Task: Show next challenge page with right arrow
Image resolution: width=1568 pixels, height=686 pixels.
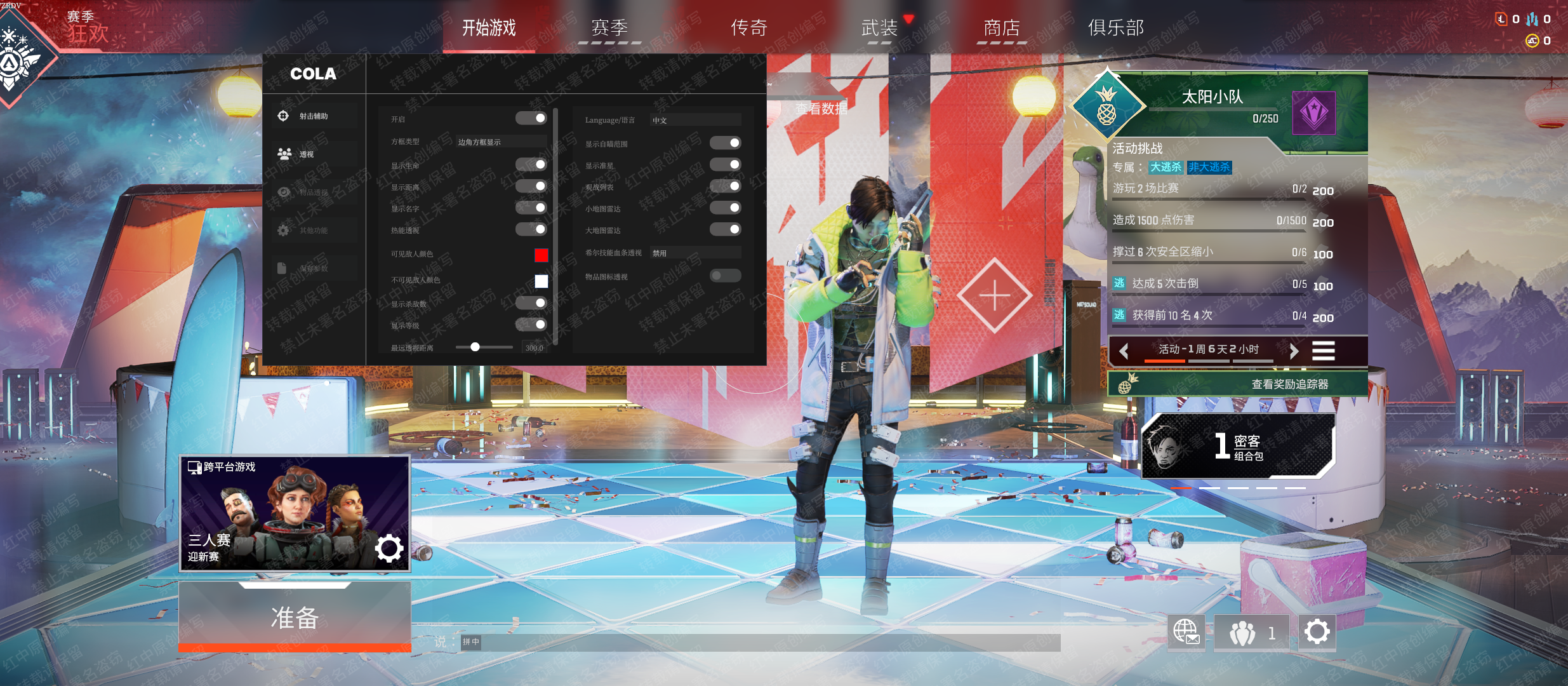Action: (x=1294, y=351)
